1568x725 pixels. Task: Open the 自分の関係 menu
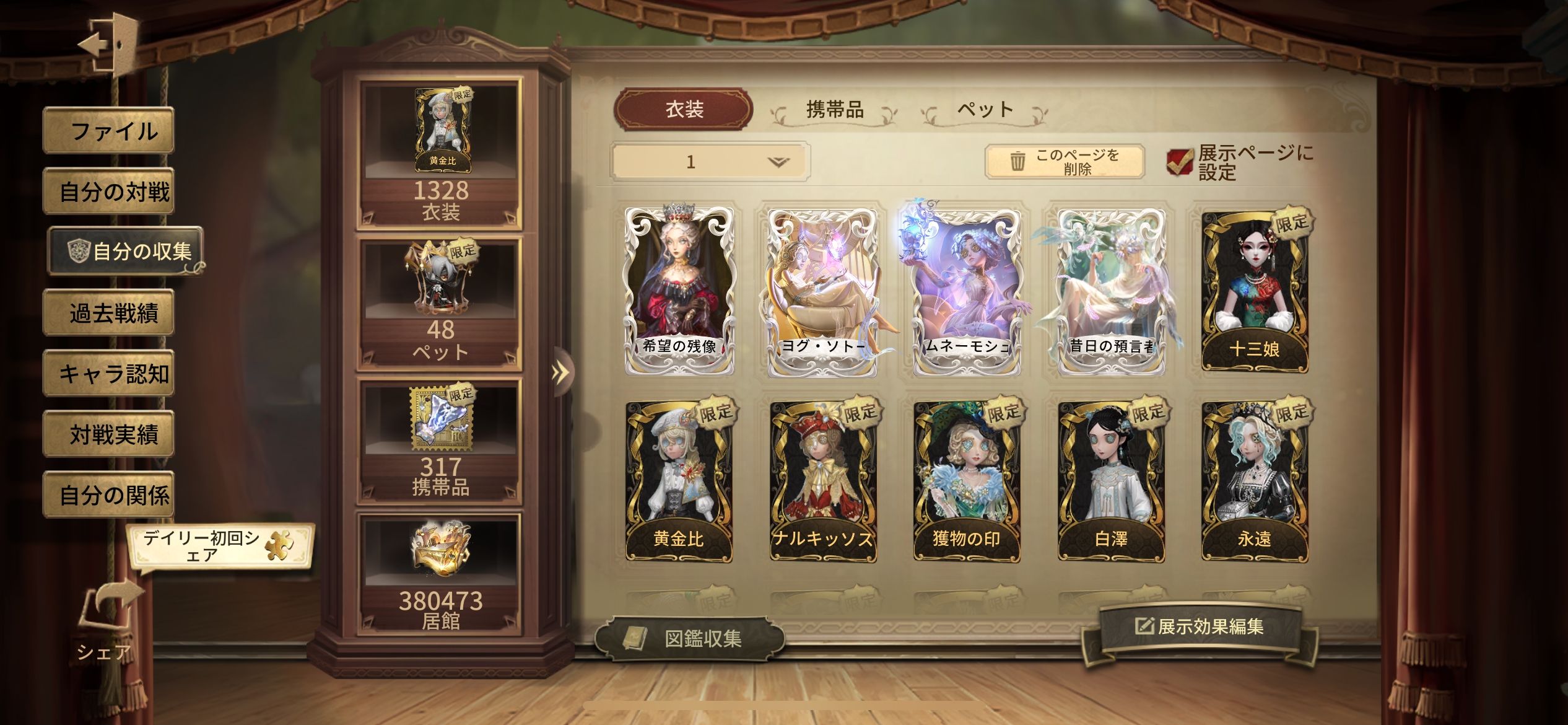[x=108, y=495]
